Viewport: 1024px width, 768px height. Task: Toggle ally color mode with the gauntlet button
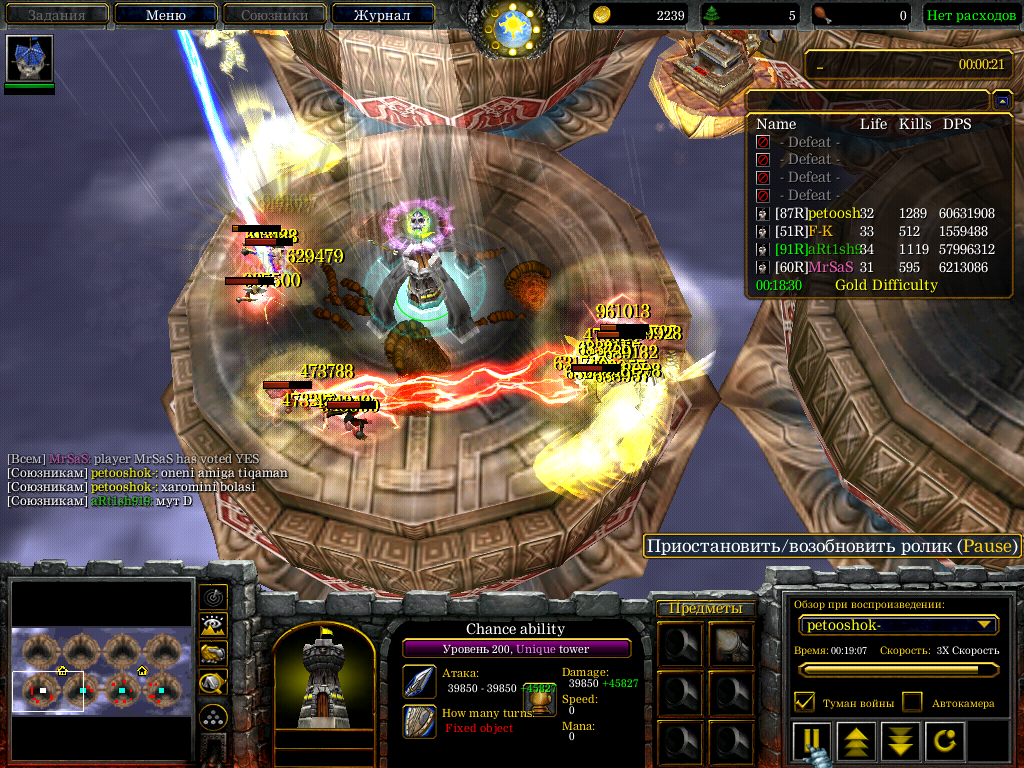pyautogui.click(x=213, y=654)
